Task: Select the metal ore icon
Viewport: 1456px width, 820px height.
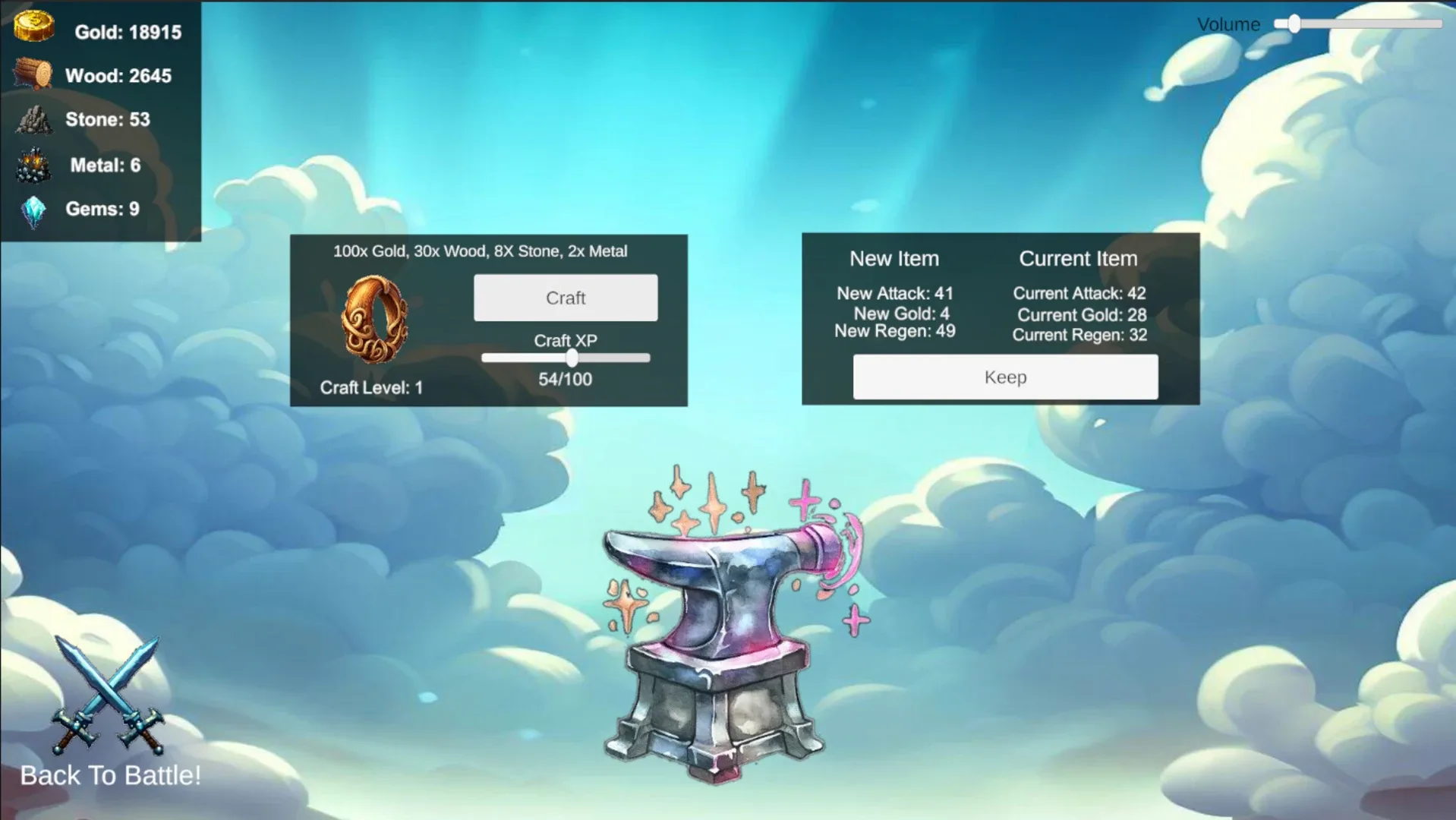Action: coord(33,165)
